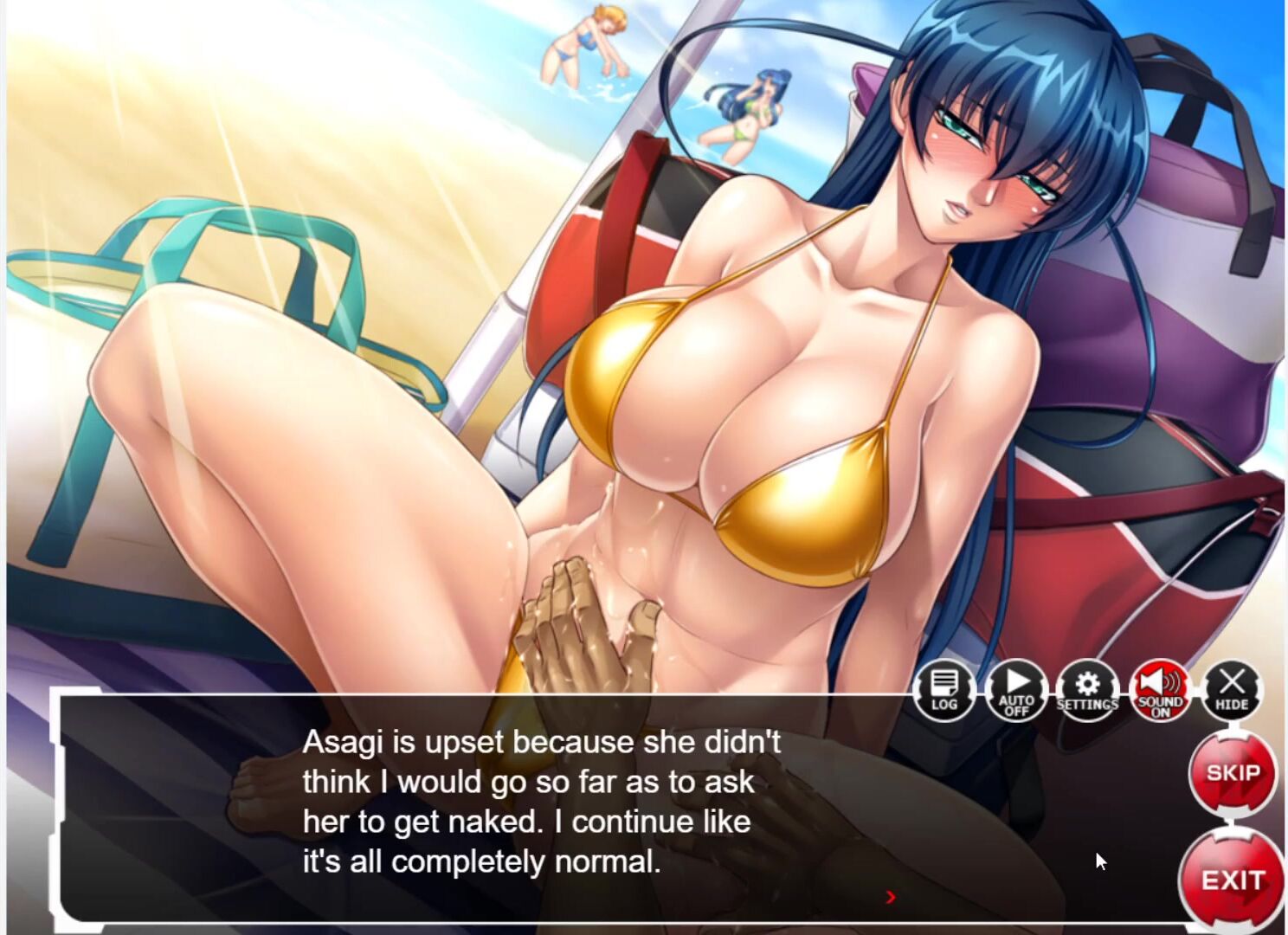
Task: Advance dialogue with the red arrow
Action: point(891,898)
